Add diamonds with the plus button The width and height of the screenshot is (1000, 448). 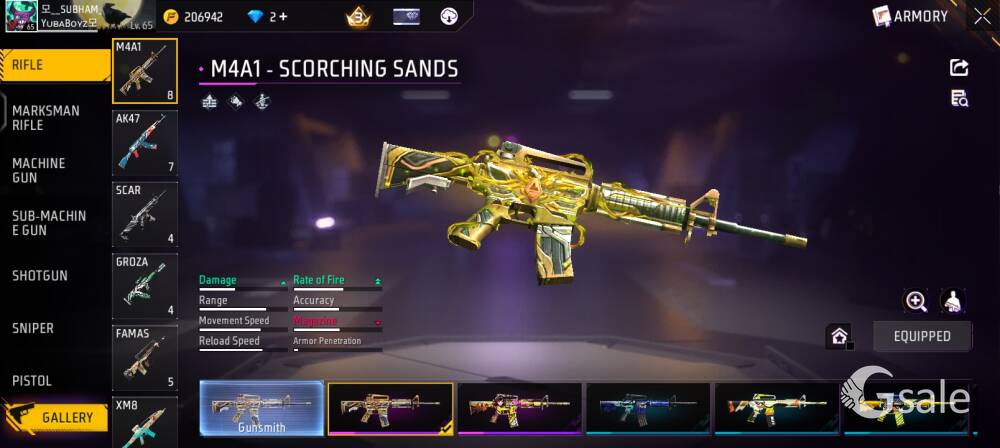(x=283, y=17)
